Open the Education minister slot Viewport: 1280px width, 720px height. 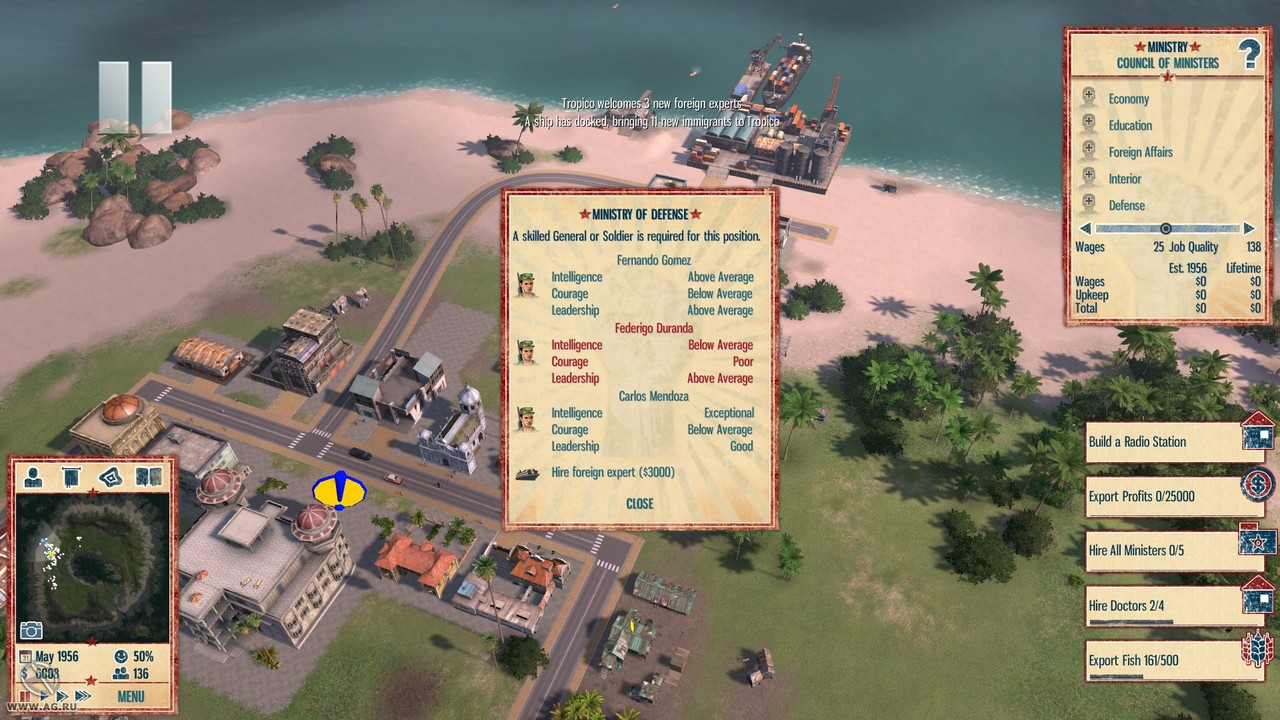point(1130,125)
